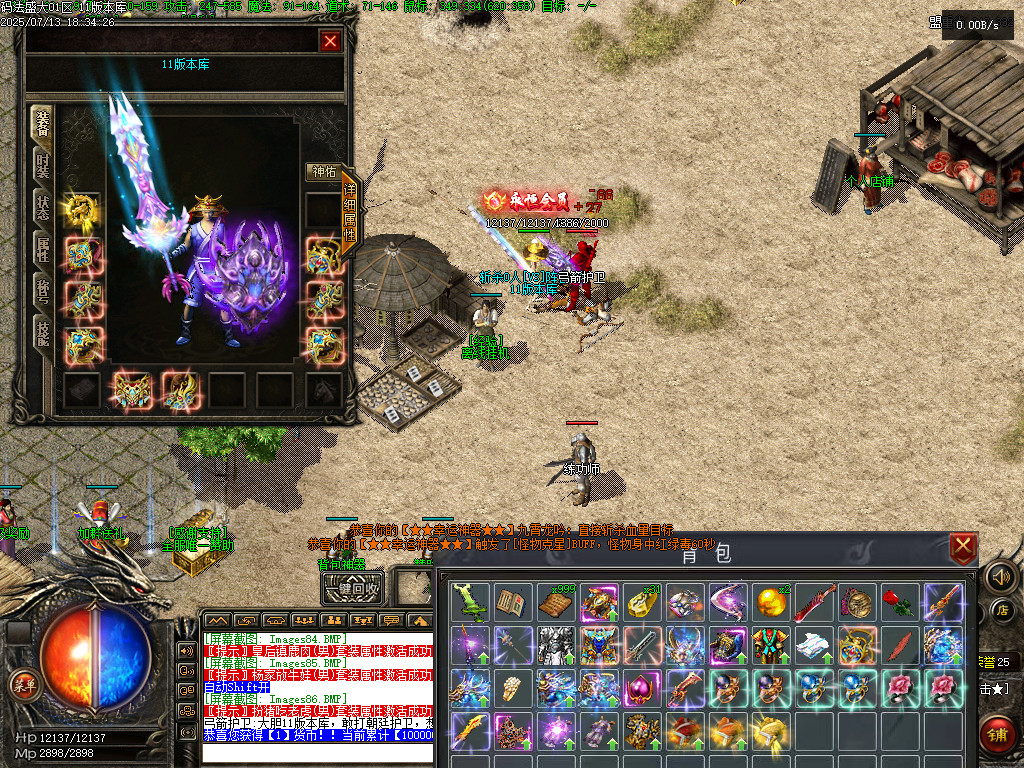1024x768 pixels.
Task: Open the 状态 status tab
Action: [x=43, y=207]
